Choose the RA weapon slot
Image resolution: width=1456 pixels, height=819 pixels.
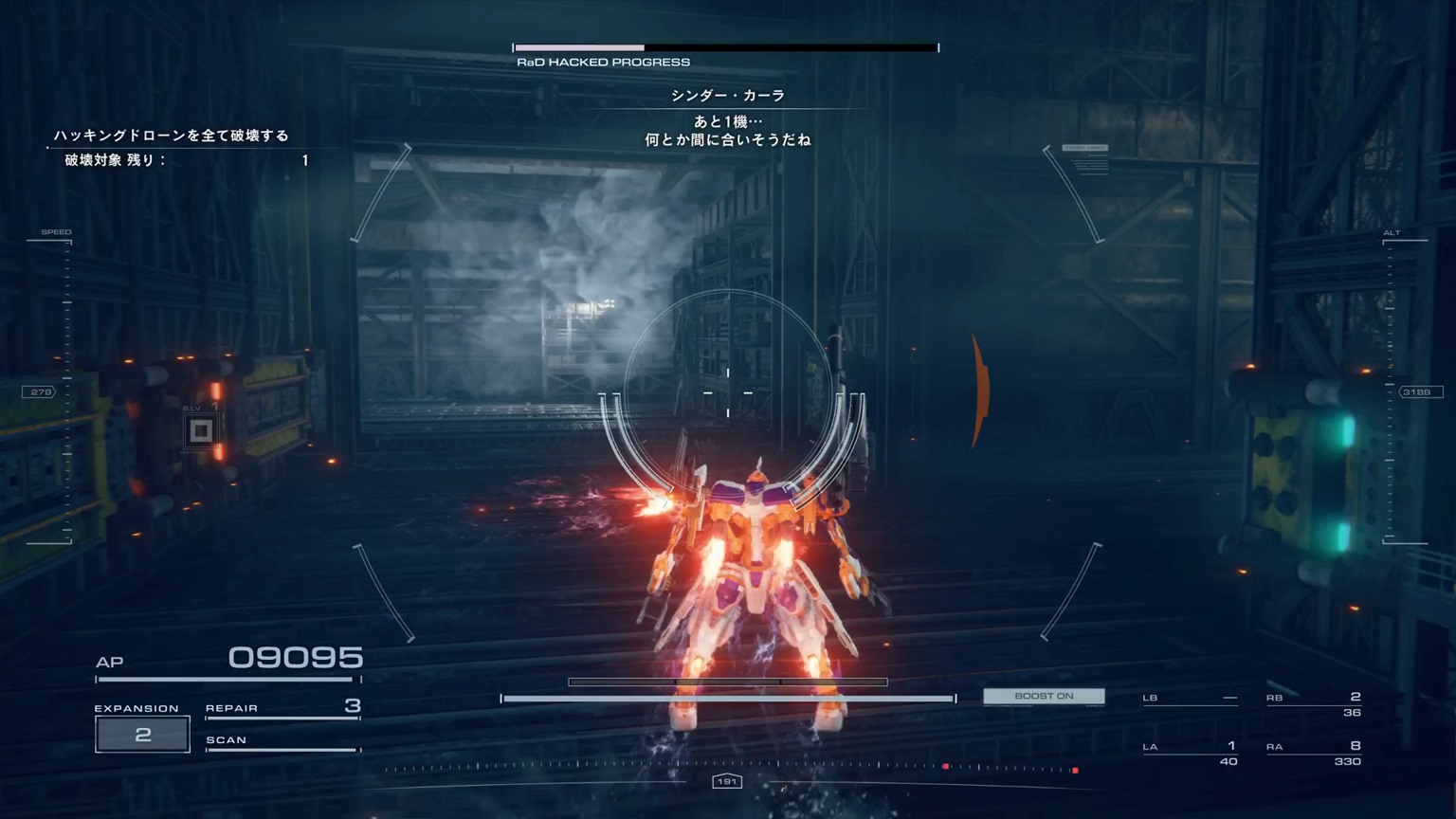(1314, 753)
